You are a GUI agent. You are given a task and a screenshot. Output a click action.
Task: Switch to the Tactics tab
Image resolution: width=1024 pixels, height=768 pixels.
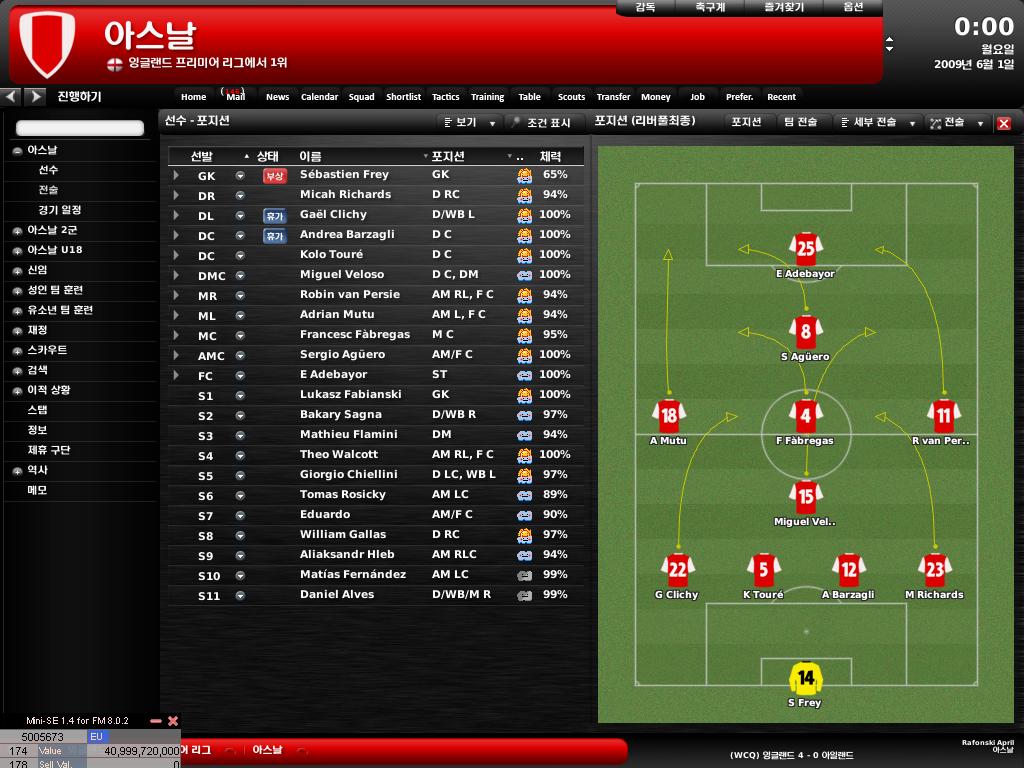(445, 97)
